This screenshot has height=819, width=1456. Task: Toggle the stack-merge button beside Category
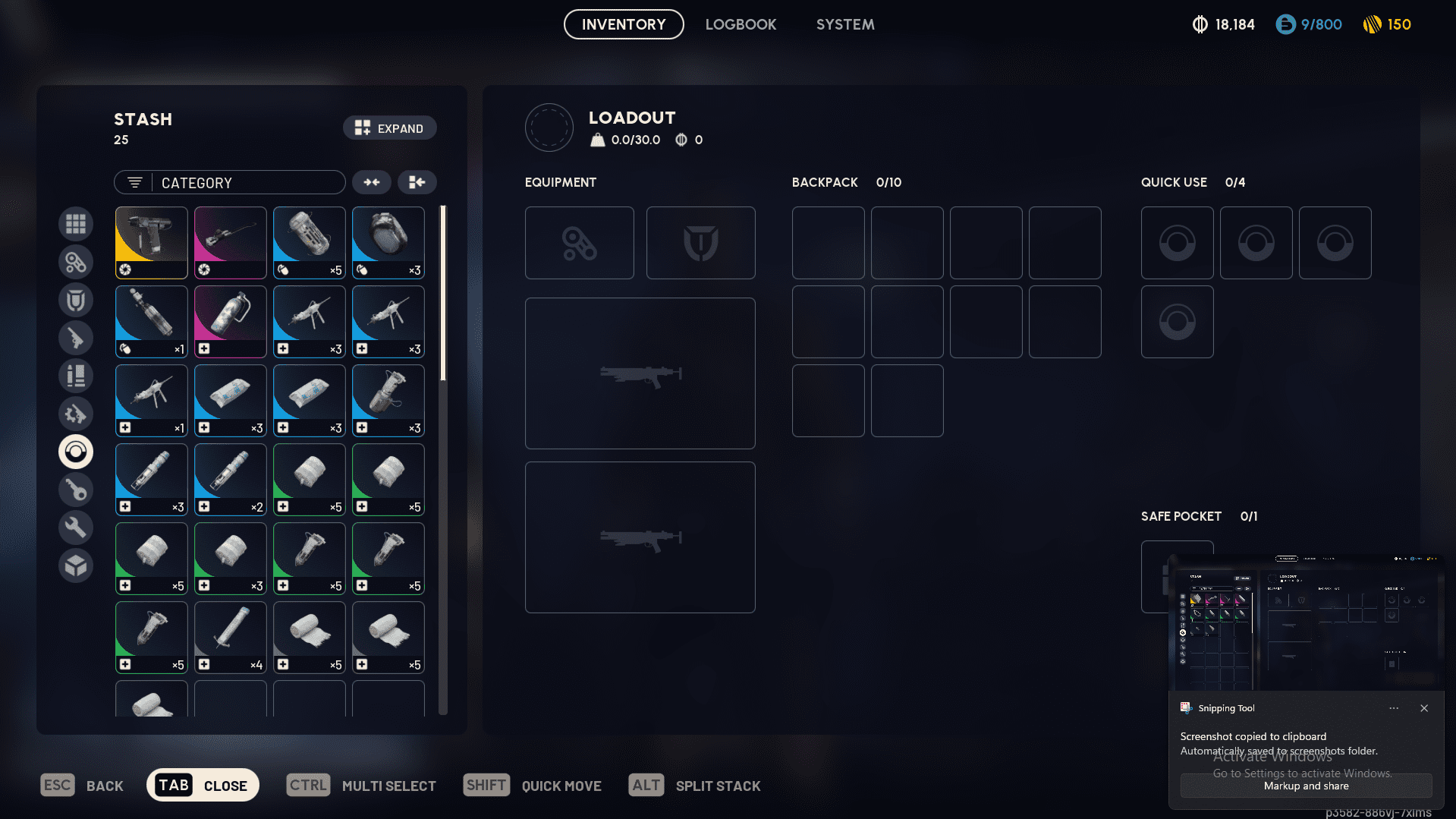click(x=371, y=182)
